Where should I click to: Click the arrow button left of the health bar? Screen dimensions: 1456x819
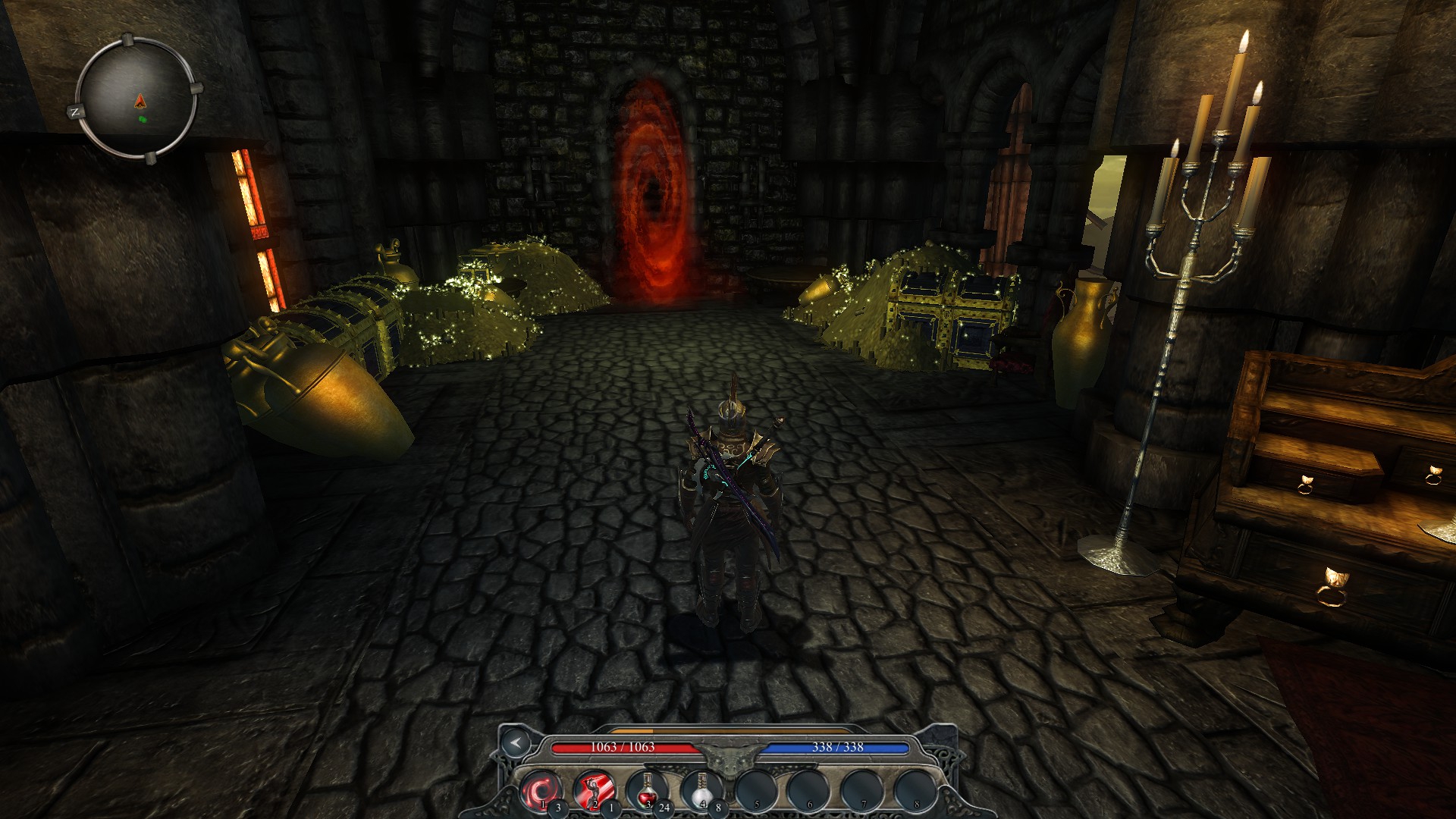516,742
